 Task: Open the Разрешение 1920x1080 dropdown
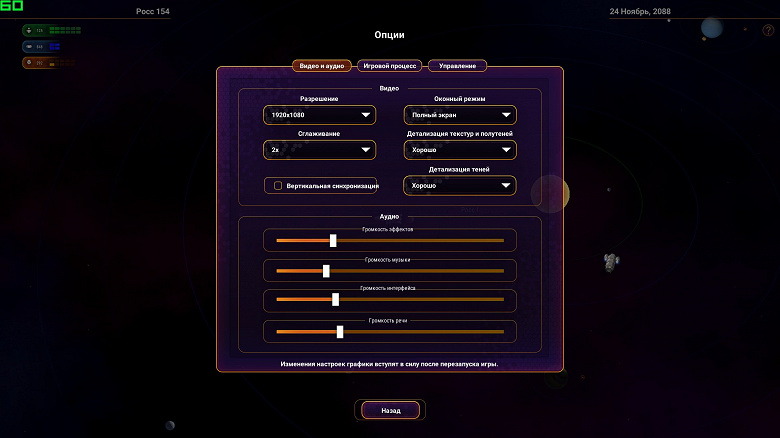pyautogui.click(x=319, y=116)
